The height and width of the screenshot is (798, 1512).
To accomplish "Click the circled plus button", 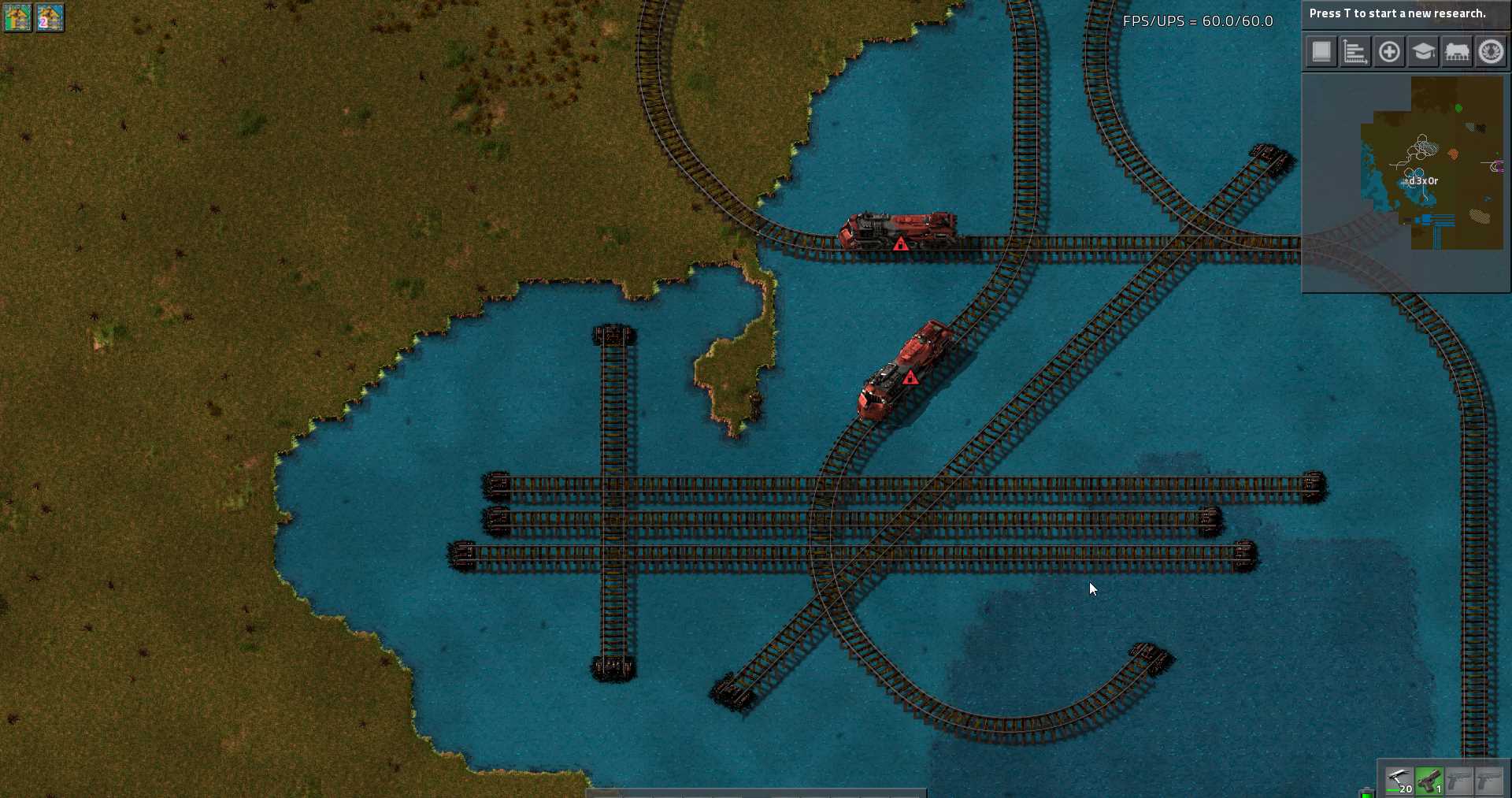I will (1389, 52).
